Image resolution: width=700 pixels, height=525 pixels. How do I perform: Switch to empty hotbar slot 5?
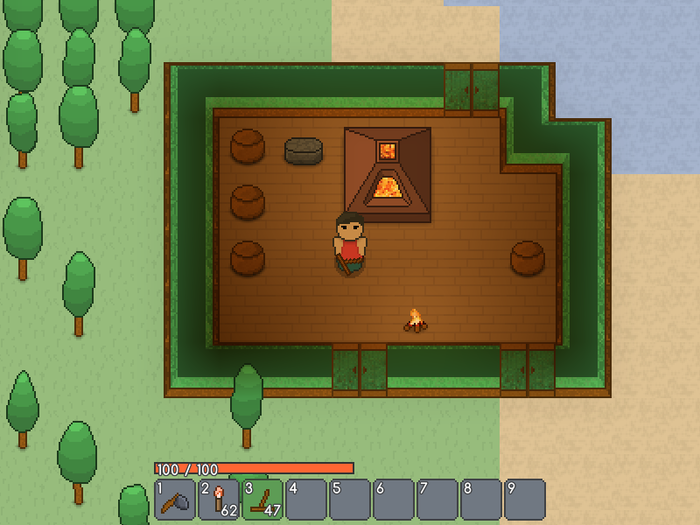tap(350, 499)
